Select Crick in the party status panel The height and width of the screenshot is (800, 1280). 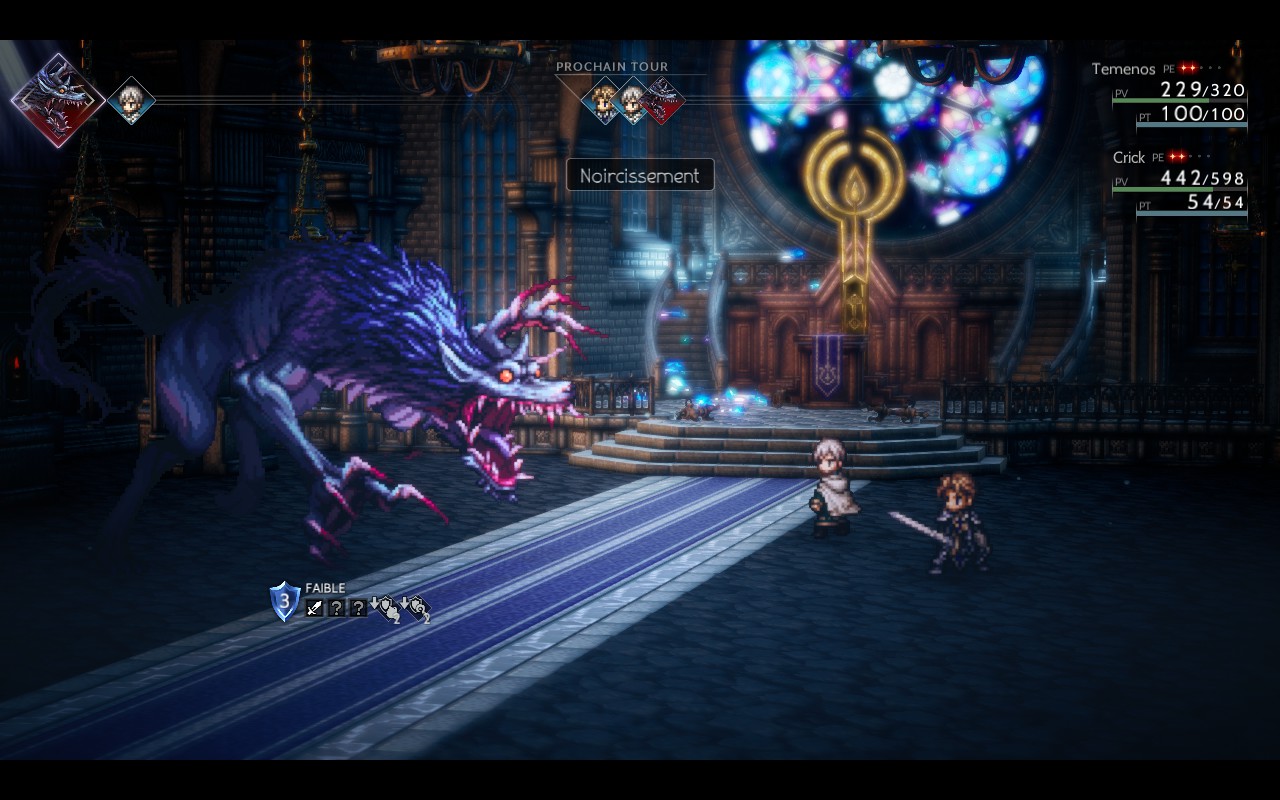coord(1128,158)
